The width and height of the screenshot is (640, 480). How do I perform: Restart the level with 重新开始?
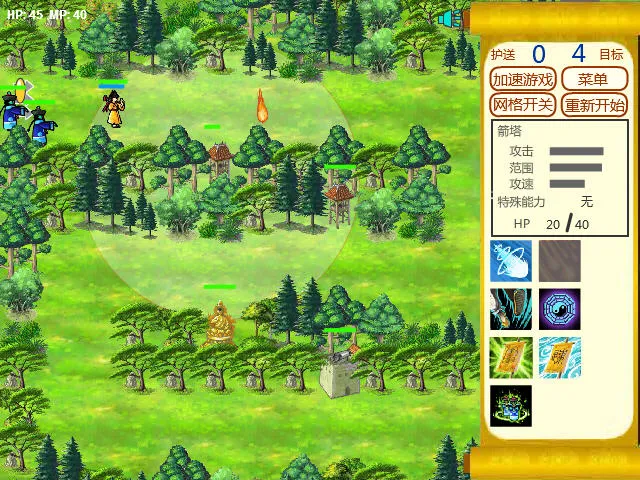point(594,105)
